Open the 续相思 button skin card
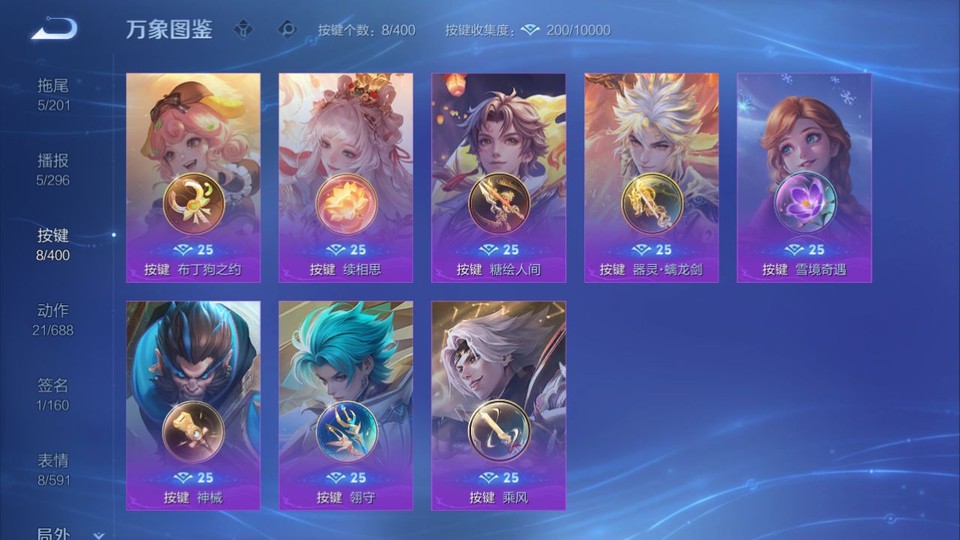Viewport: 960px width, 540px height. point(345,177)
